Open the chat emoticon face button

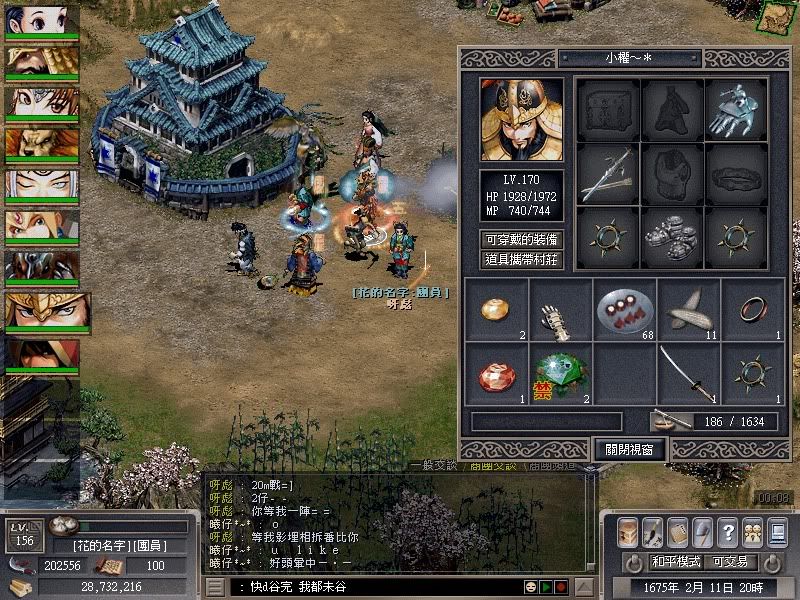coord(530,586)
